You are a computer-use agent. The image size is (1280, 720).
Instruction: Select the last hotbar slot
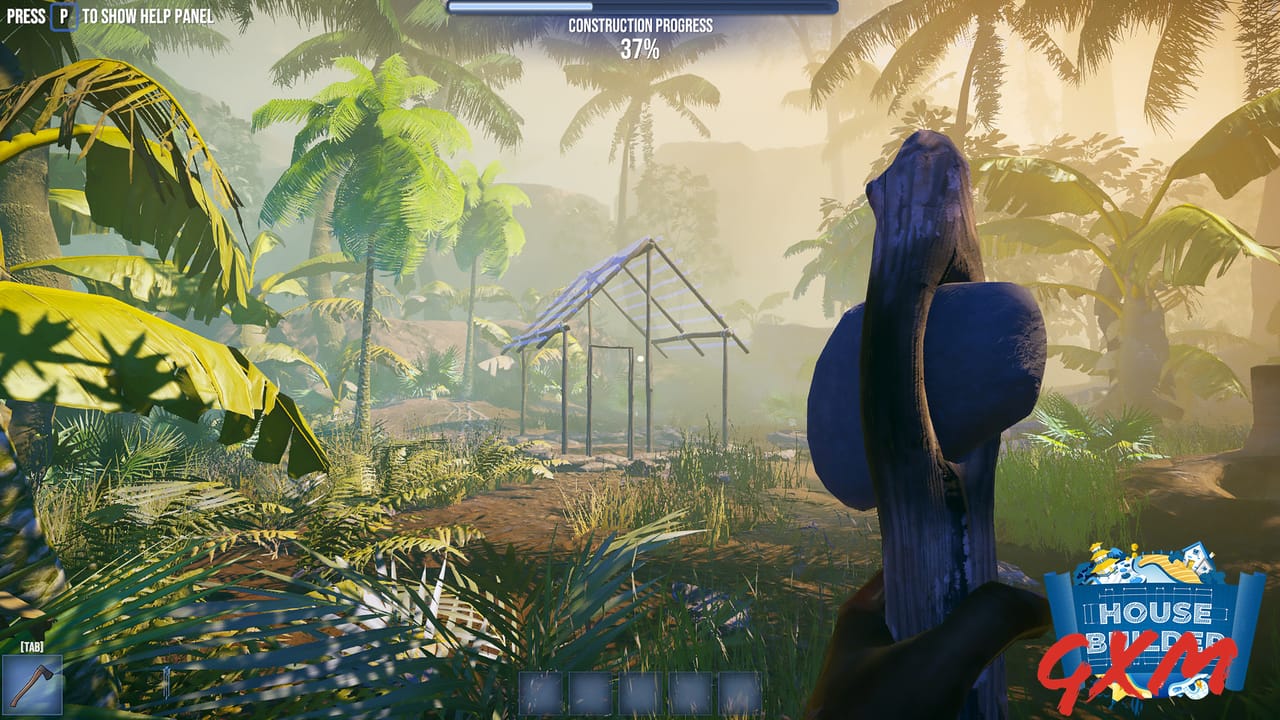tap(740, 693)
